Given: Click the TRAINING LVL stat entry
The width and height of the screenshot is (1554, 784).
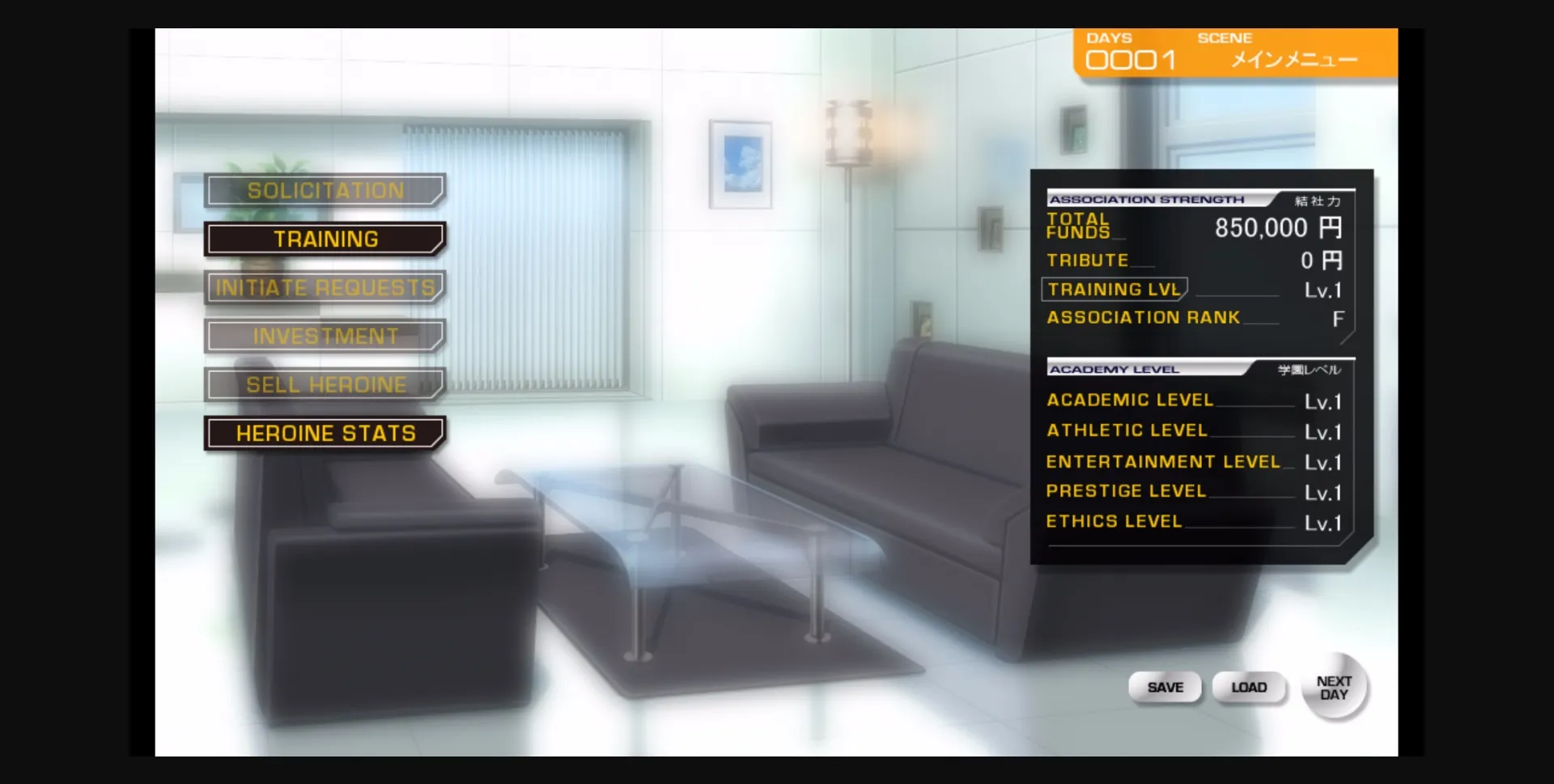Looking at the screenshot, I should click(x=1114, y=289).
